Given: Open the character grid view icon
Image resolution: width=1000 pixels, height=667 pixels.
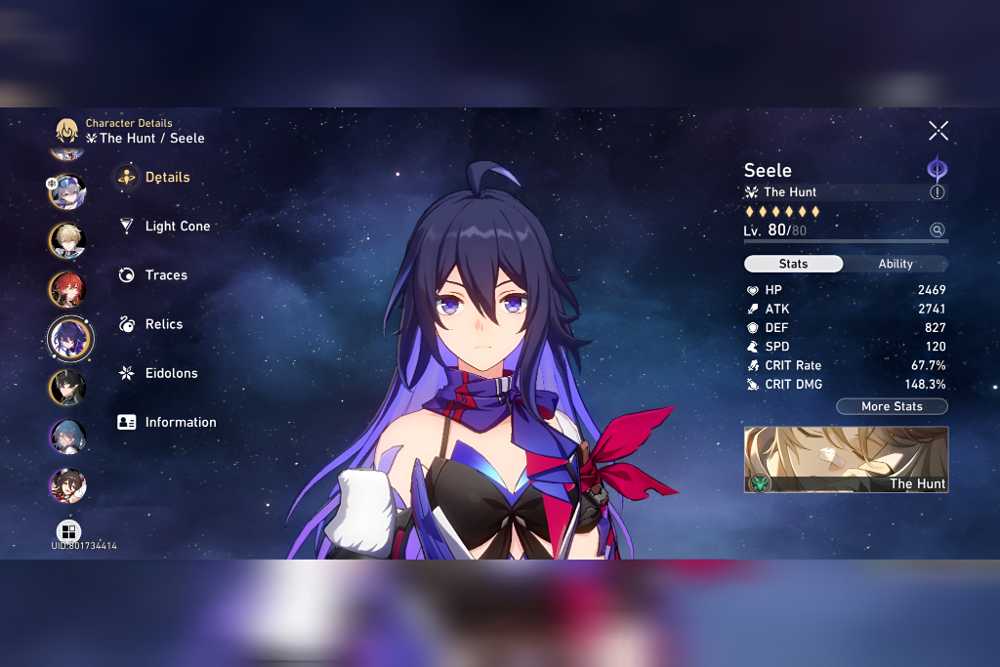Looking at the screenshot, I should pyautogui.click(x=68, y=531).
